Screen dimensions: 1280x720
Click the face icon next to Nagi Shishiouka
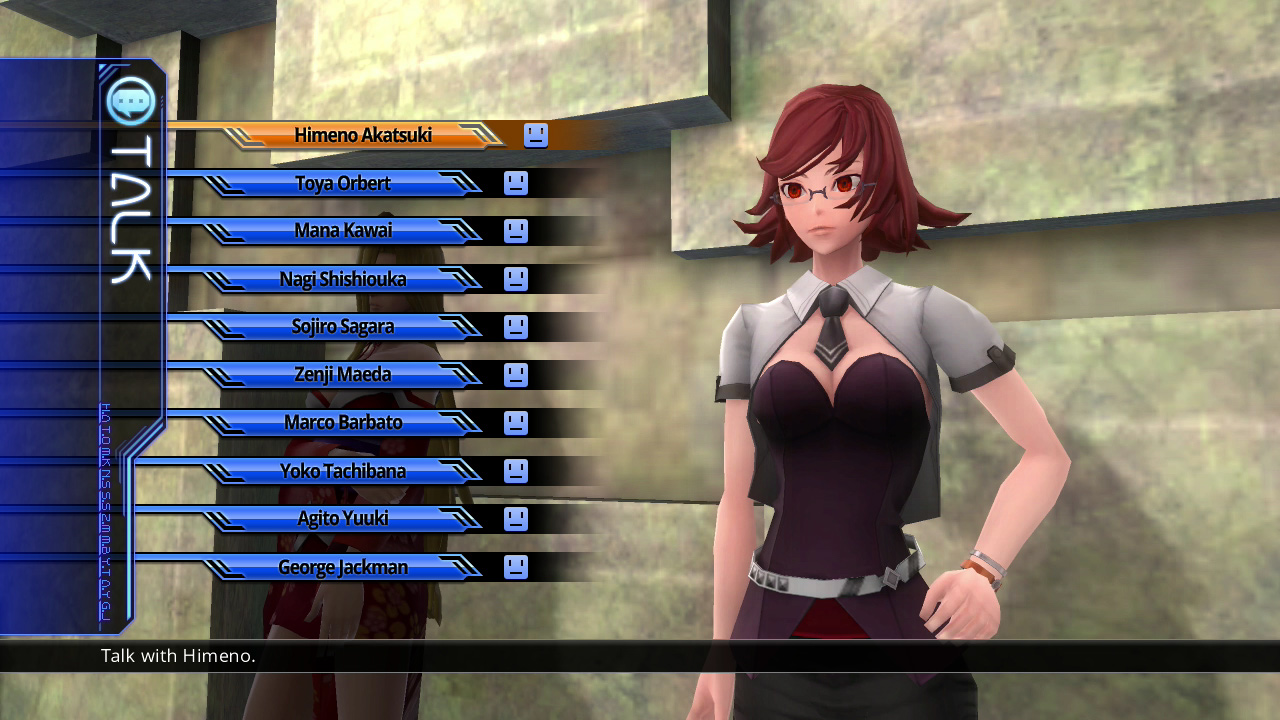[515, 279]
